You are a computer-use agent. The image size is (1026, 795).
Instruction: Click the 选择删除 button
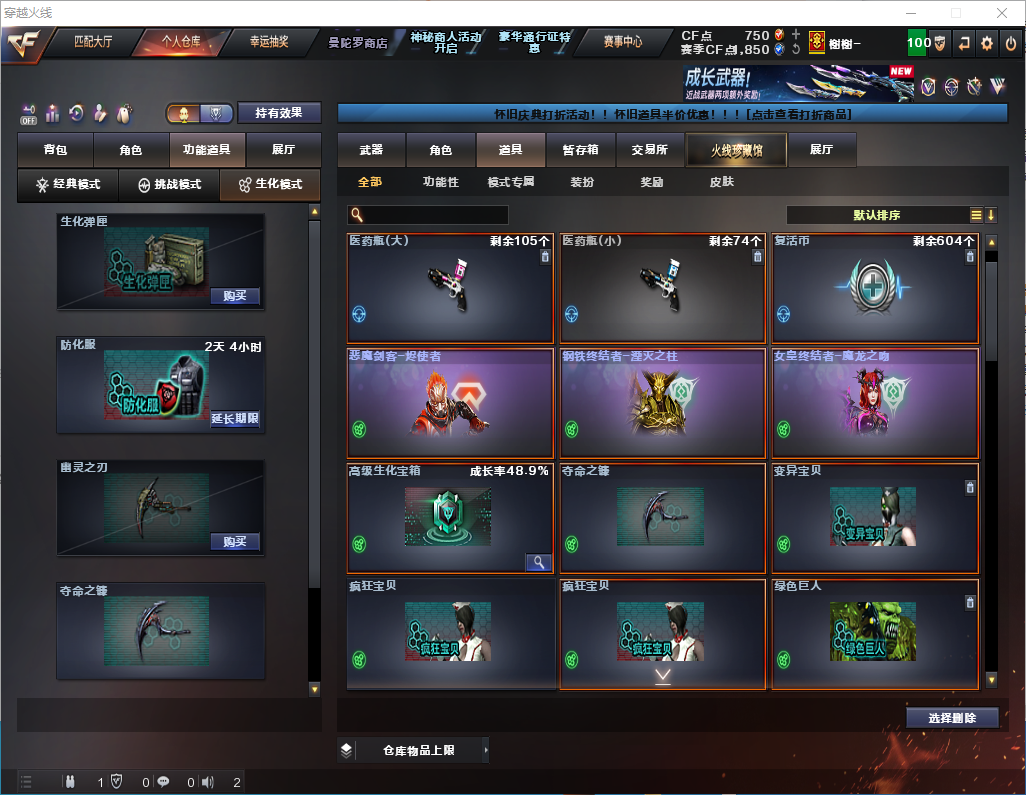(952, 718)
